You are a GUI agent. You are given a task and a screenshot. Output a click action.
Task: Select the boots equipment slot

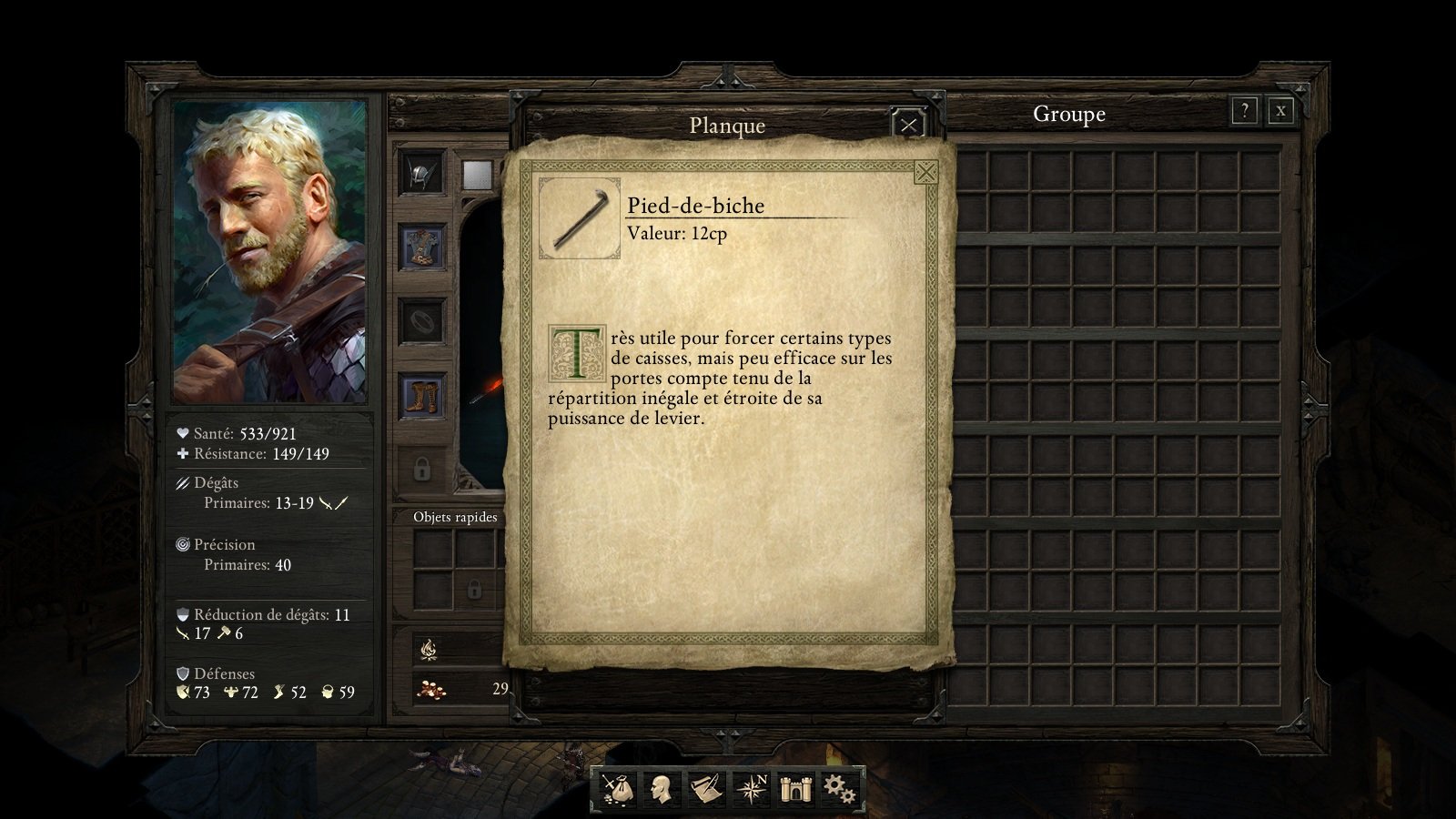[421, 396]
